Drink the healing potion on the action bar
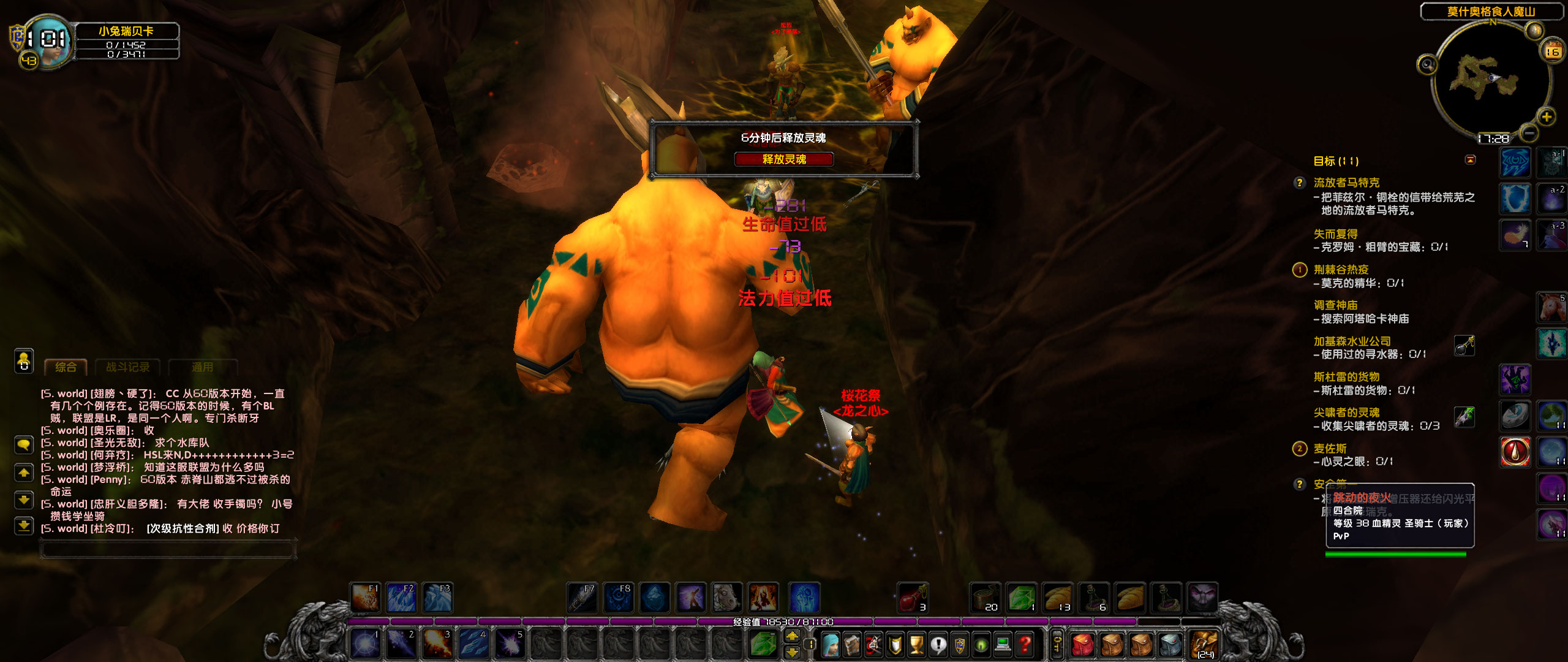This screenshot has width=1568, height=662. tap(913, 598)
